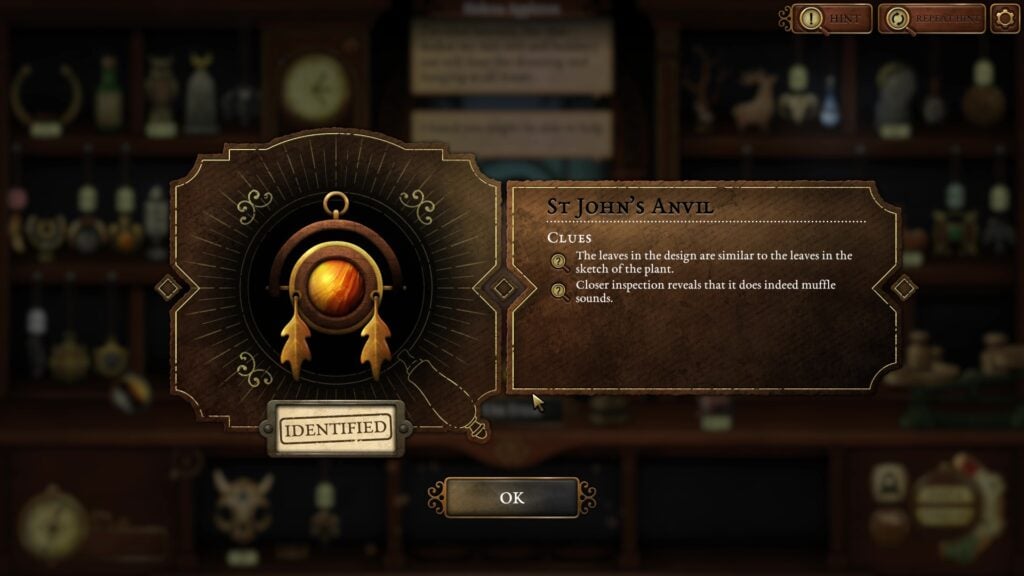Open settings via the gear icon
This screenshot has height=576, width=1024.
pos(1005,18)
